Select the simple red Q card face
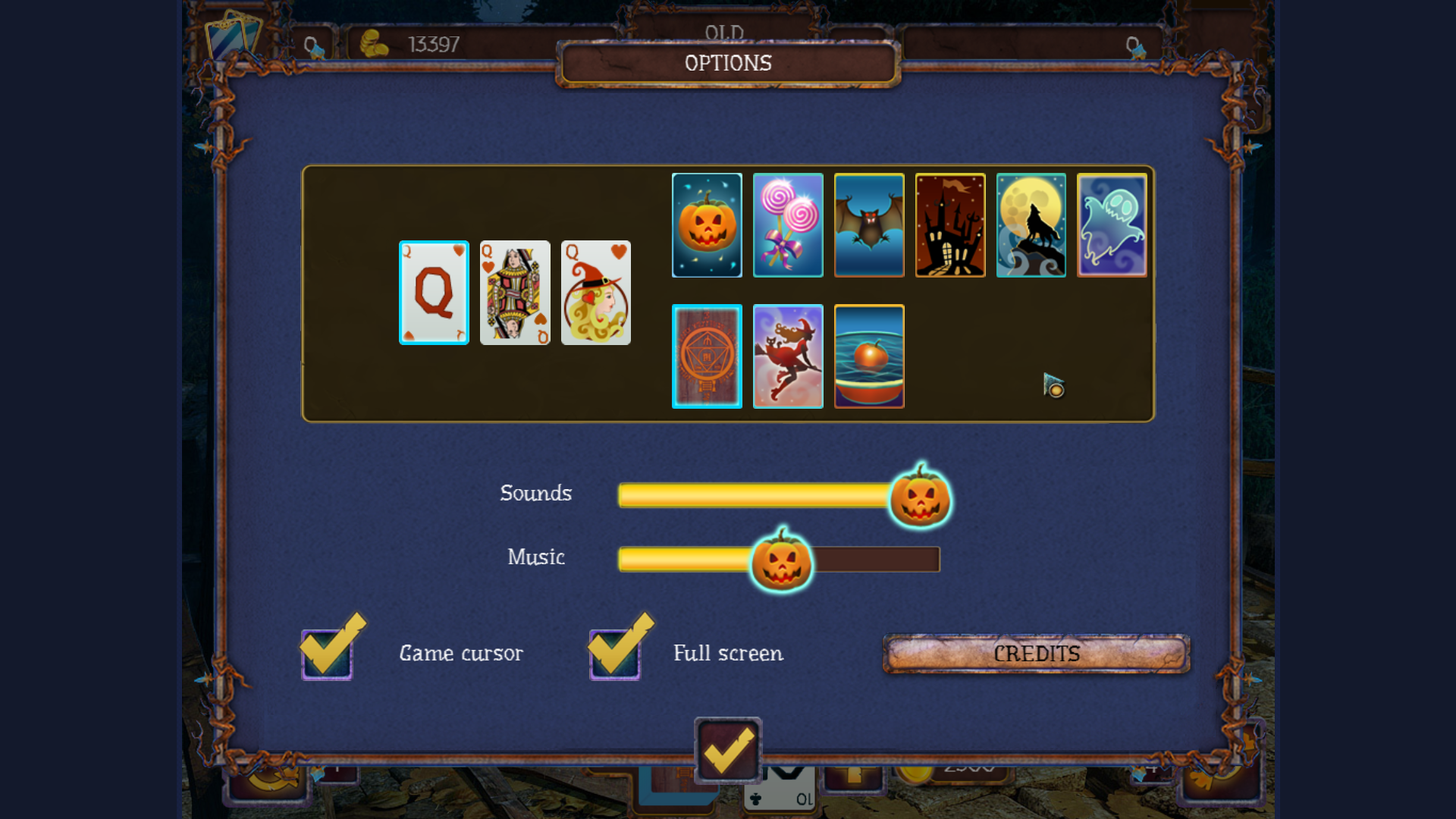The height and width of the screenshot is (819, 1456). point(434,292)
